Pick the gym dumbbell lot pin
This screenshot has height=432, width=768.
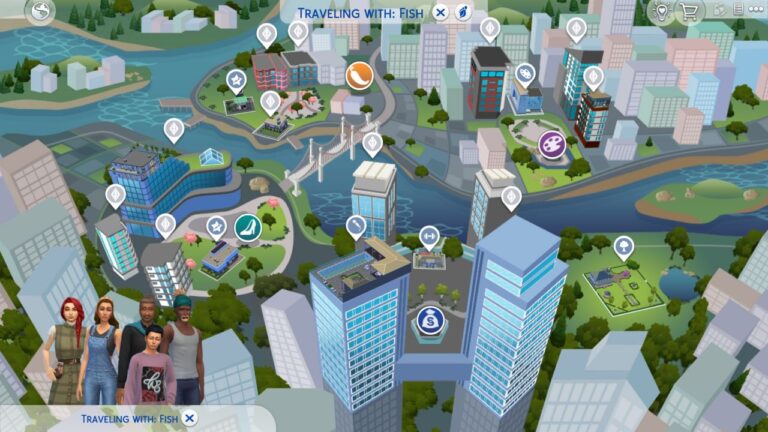click(429, 237)
